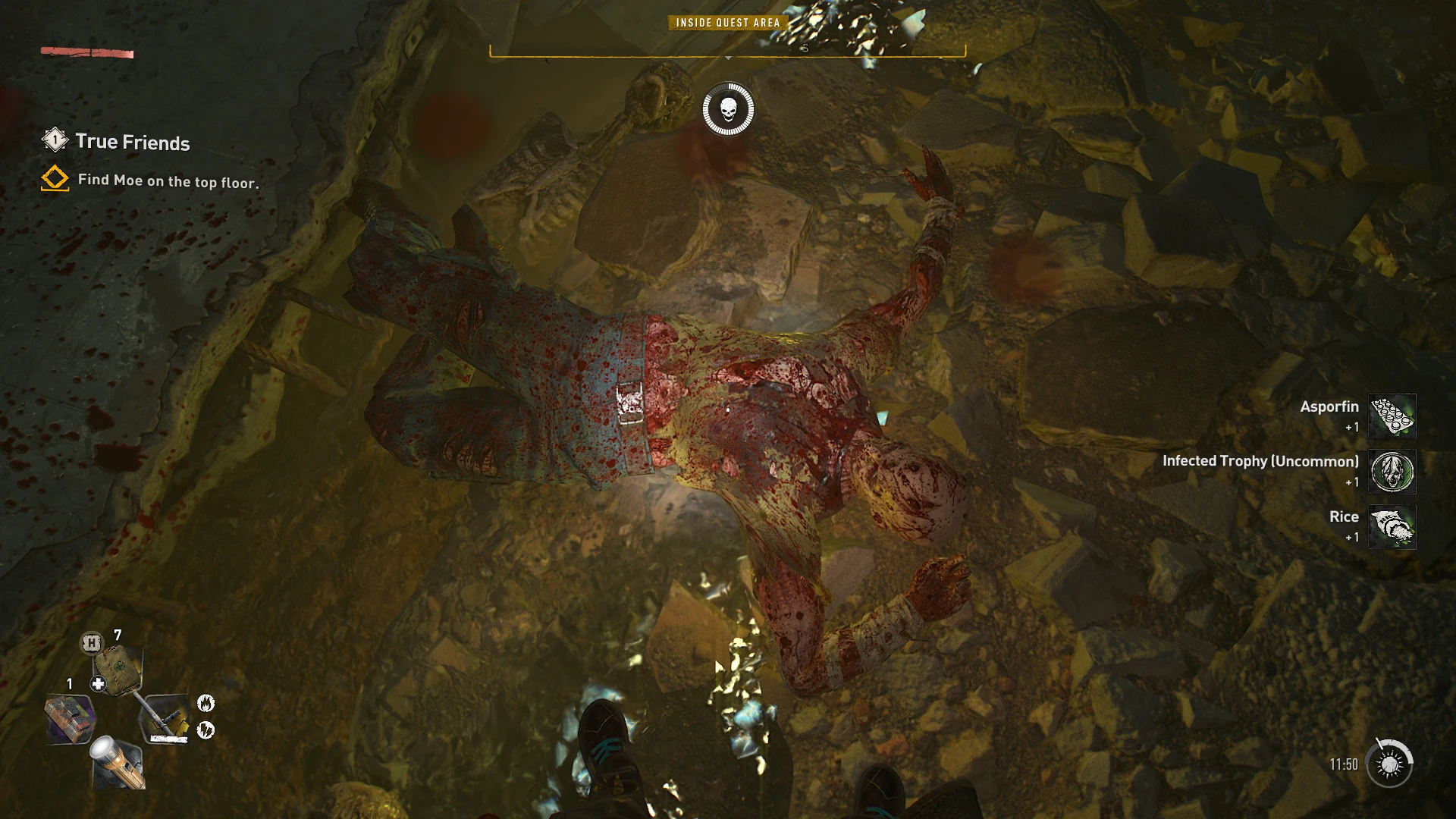Select the medkit in the item wheel
Image resolution: width=1456 pixels, height=819 pixels.
pyautogui.click(x=118, y=670)
